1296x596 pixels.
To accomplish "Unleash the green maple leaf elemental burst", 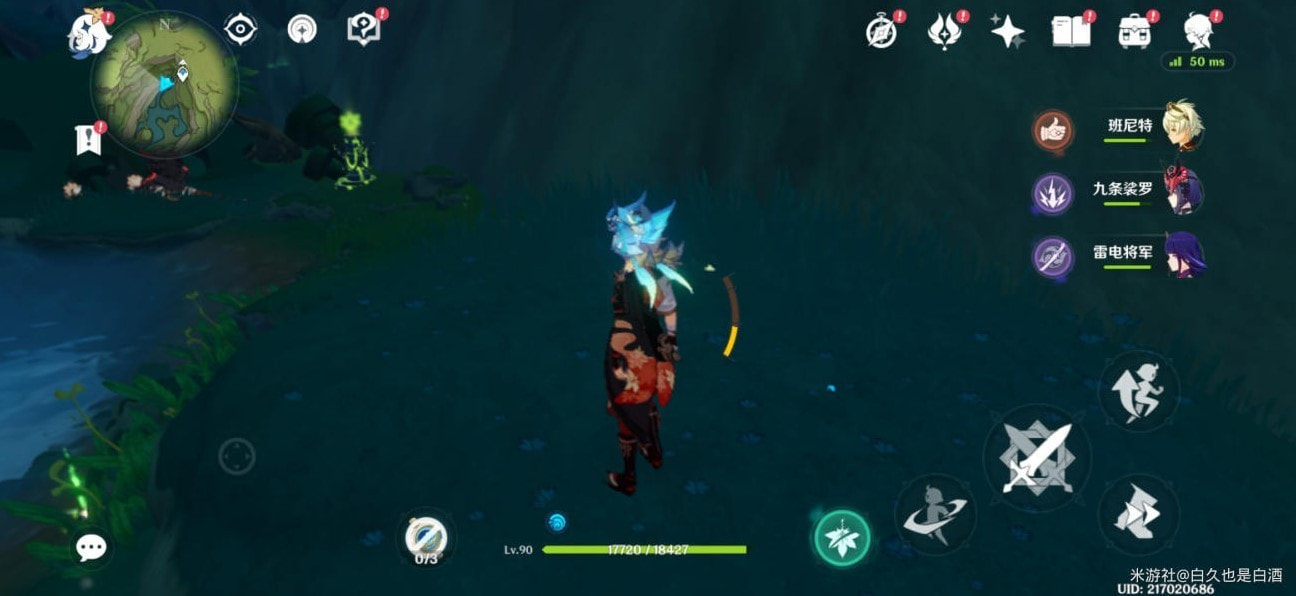I will pyautogui.click(x=841, y=538).
